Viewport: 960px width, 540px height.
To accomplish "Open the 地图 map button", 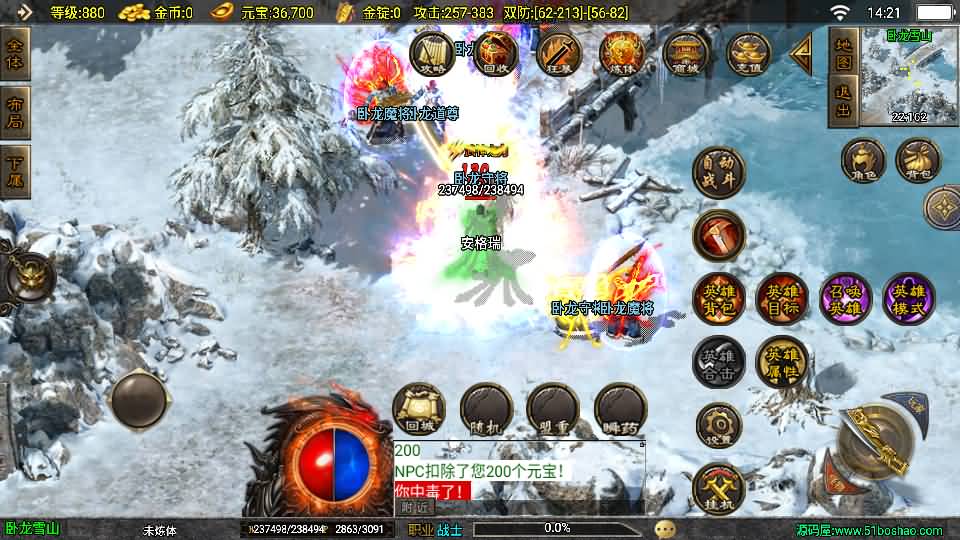I will pos(844,52).
